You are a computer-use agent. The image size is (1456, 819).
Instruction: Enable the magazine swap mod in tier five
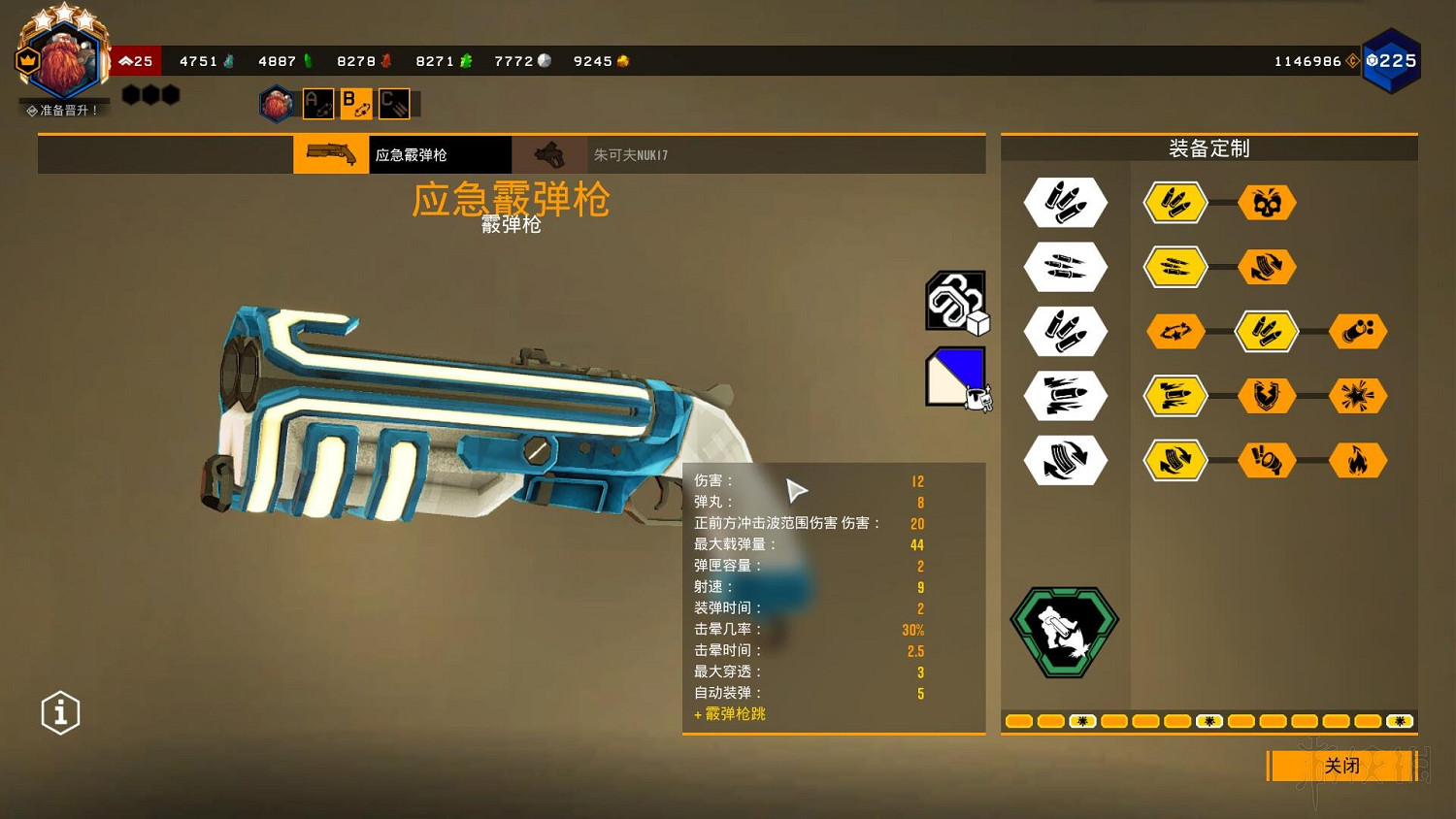point(1175,461)
